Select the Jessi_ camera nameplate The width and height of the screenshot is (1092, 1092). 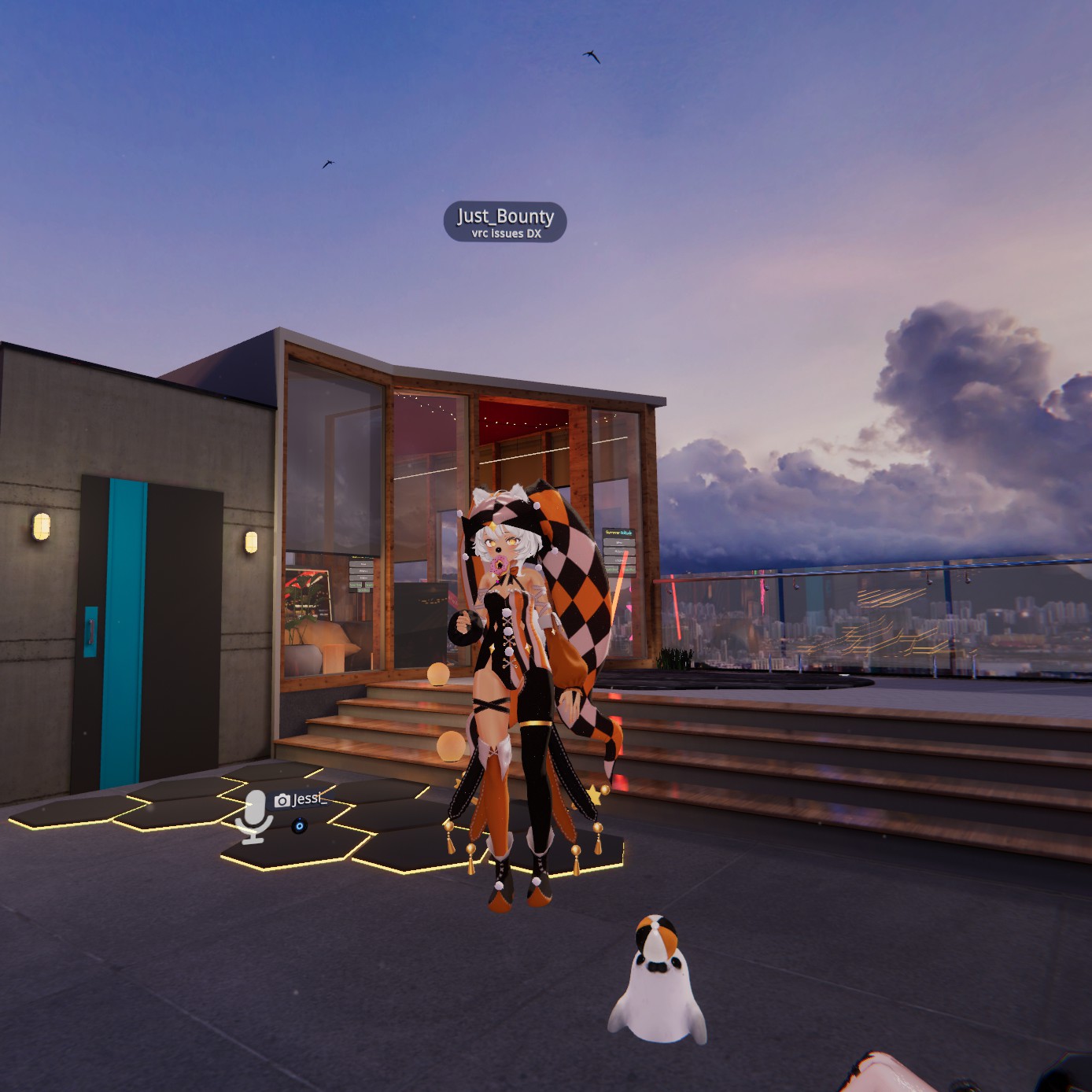pos(300,800)
